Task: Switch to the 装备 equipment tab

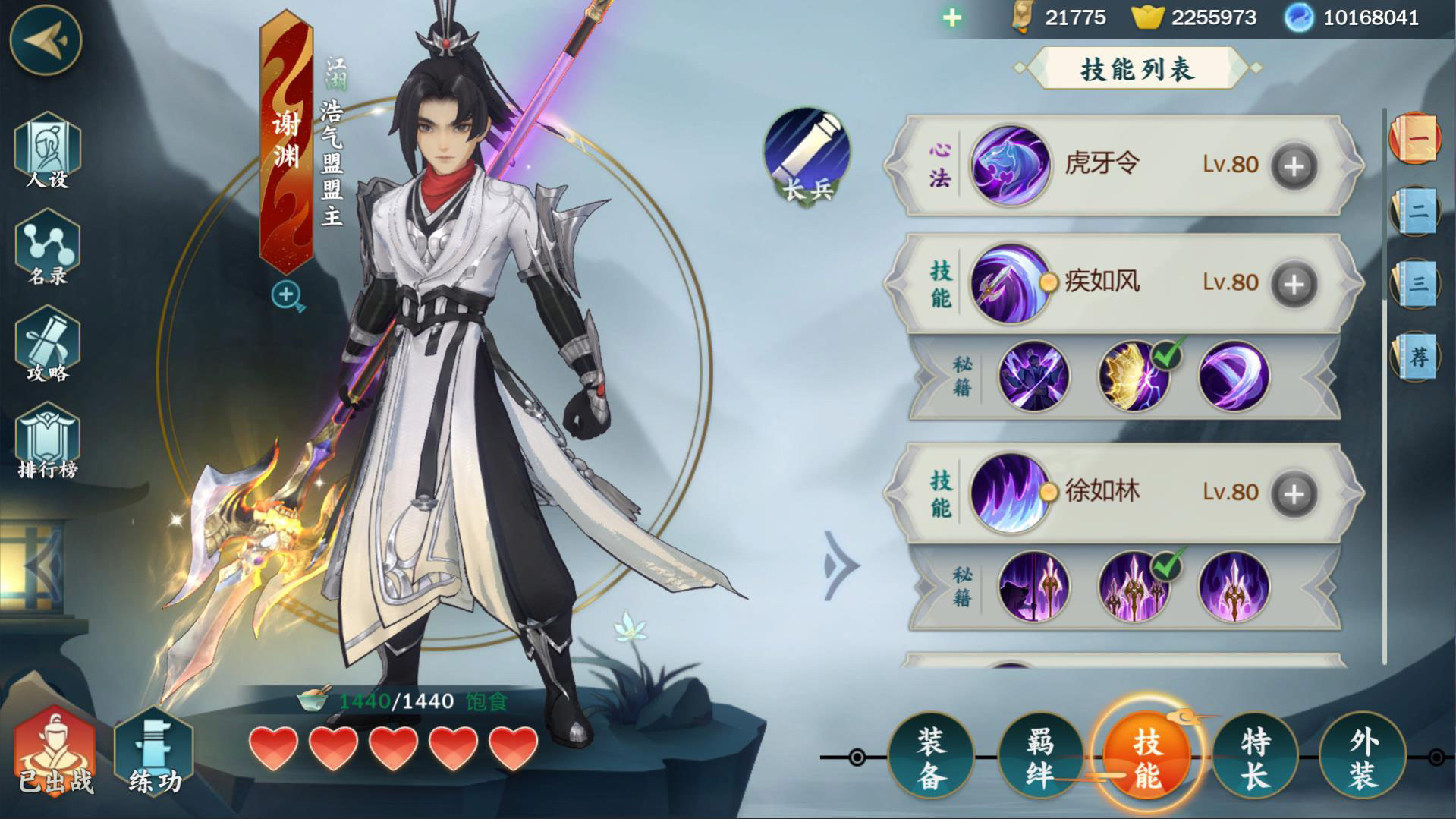Action: pyautogui.click(x=930, y=757)
